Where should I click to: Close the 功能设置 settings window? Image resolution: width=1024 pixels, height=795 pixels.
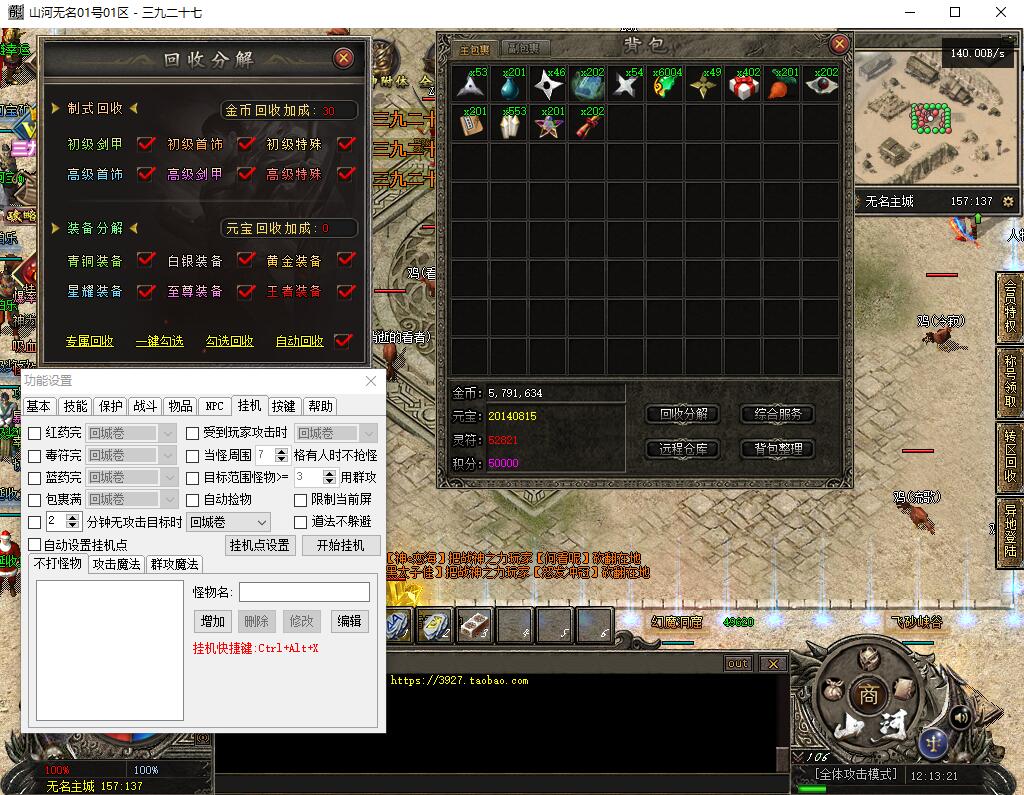click(x=371, y=381)
